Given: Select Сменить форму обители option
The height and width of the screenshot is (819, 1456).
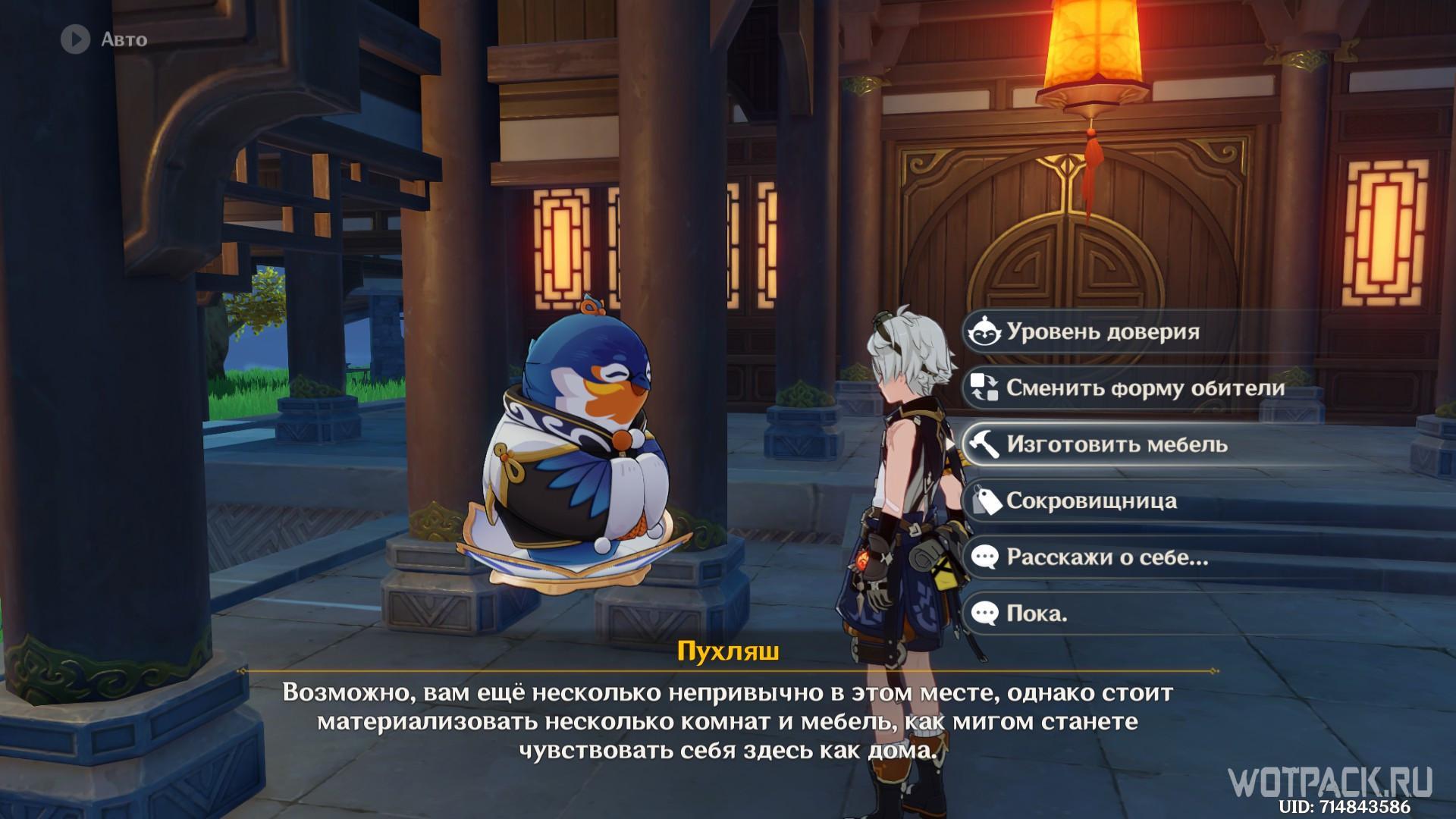Looking at the screenshot, I should [1144, 388].
